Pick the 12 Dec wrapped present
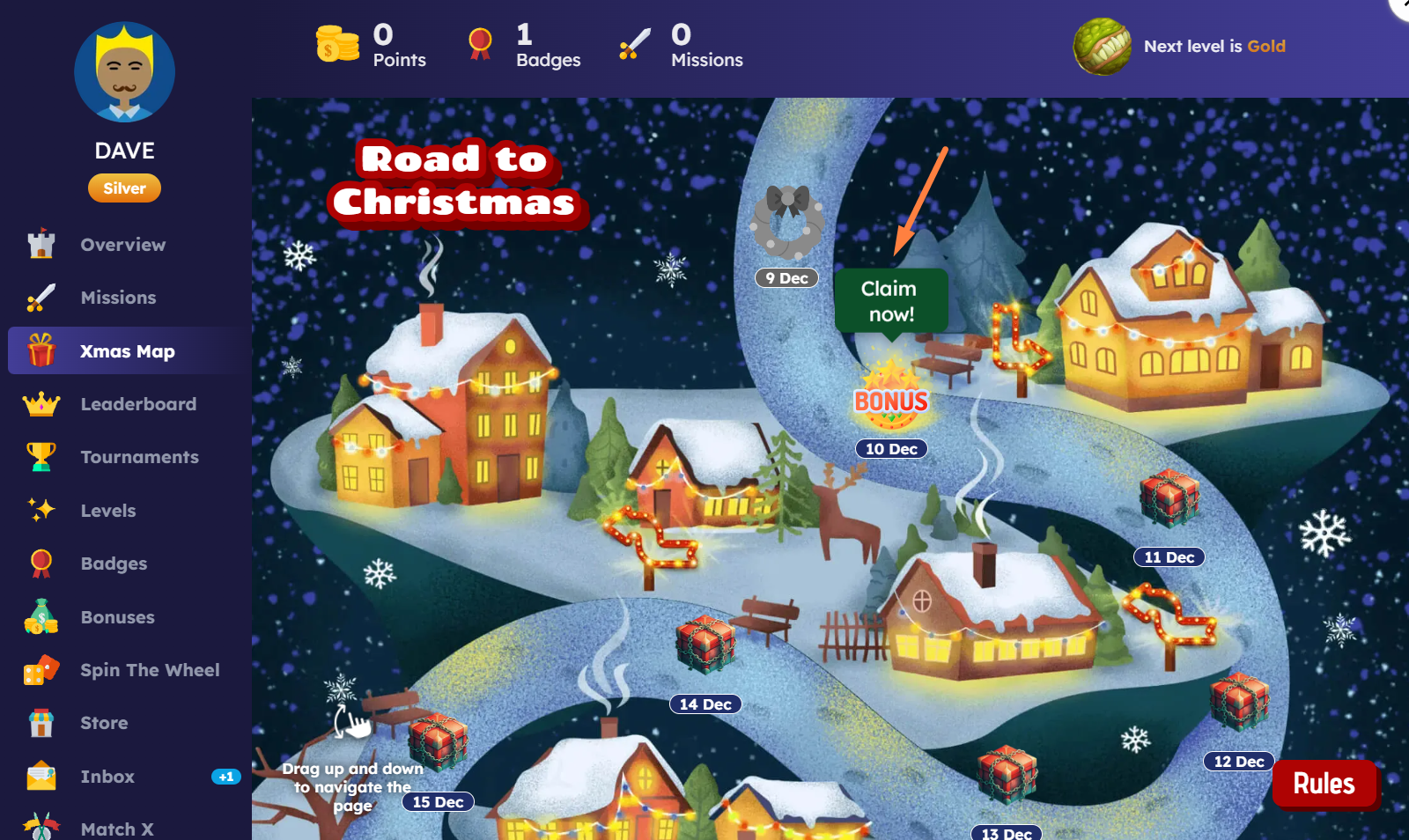 pyautogui.click(x=1239, y=702)
